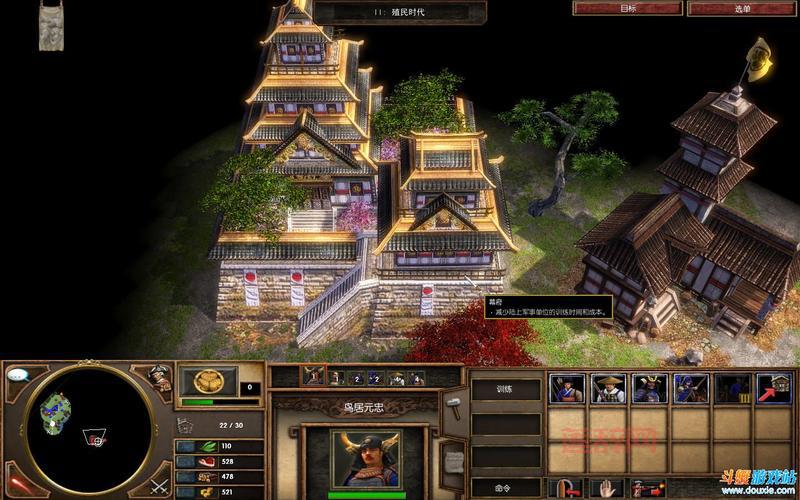The height and width of the screenshot is (500, 800).
Task: Open the 目标 objectives panel
Action: click(x=628, y=8)
